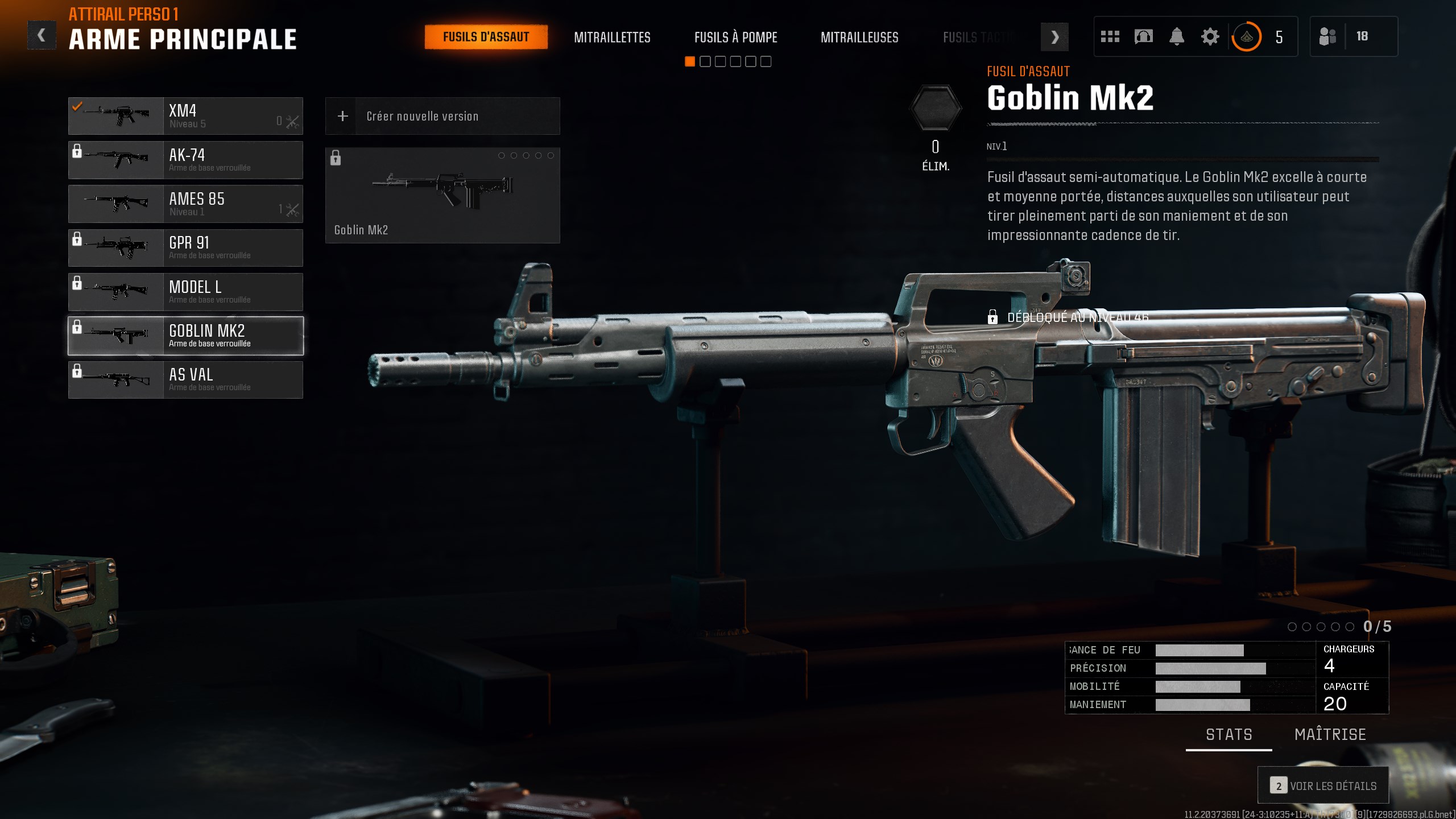Switch to the MITRAILLETTES tab
Image resolution: width=1456 pixels, height=819 pixels.
613,38
